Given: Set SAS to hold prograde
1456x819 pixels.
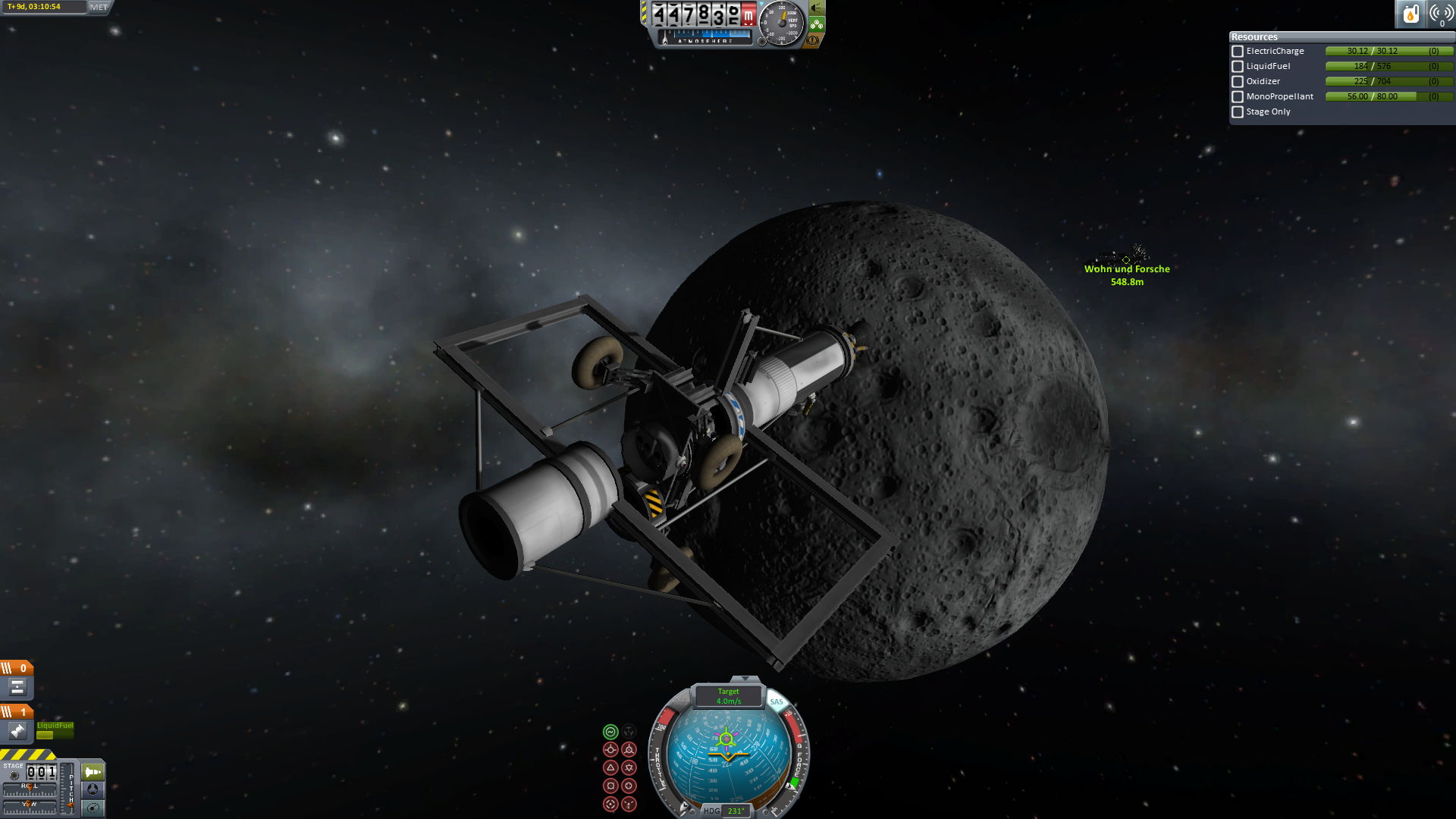Looking at the screenshot, I should (610, 750).
